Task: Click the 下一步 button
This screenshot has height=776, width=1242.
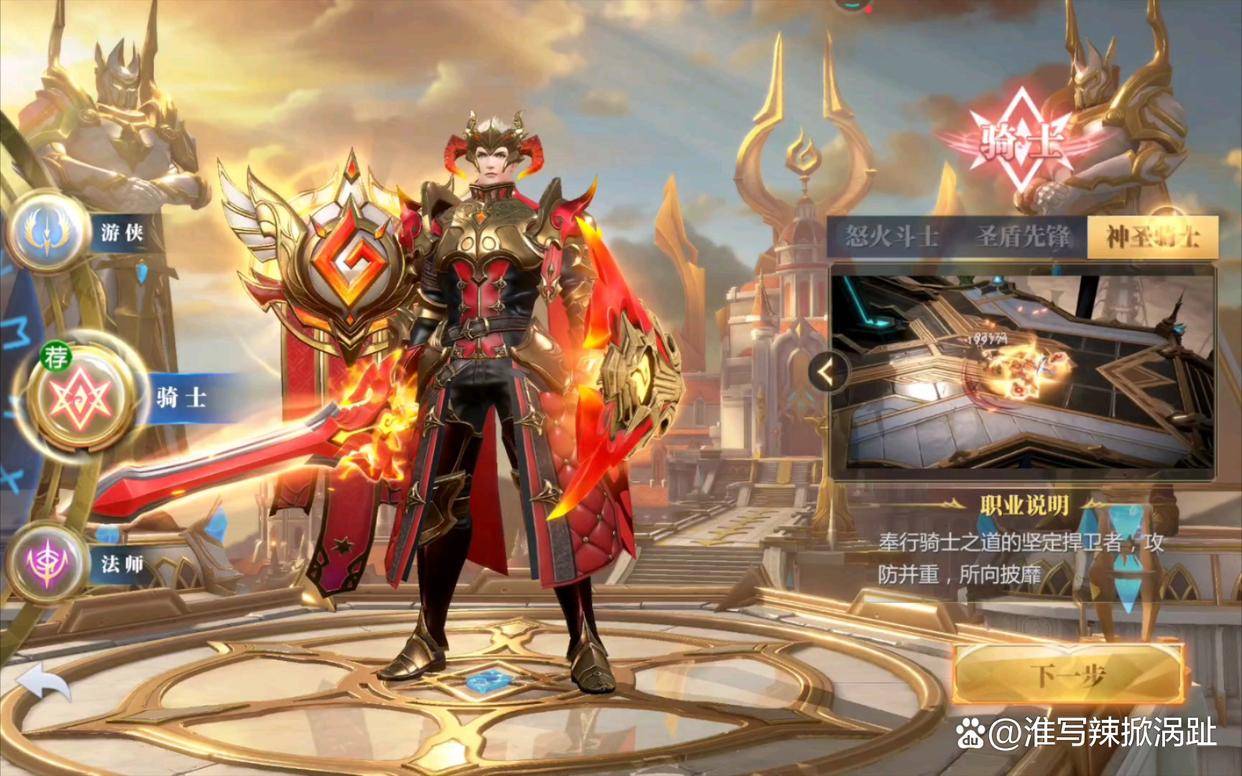Action: click(1068, 675)
